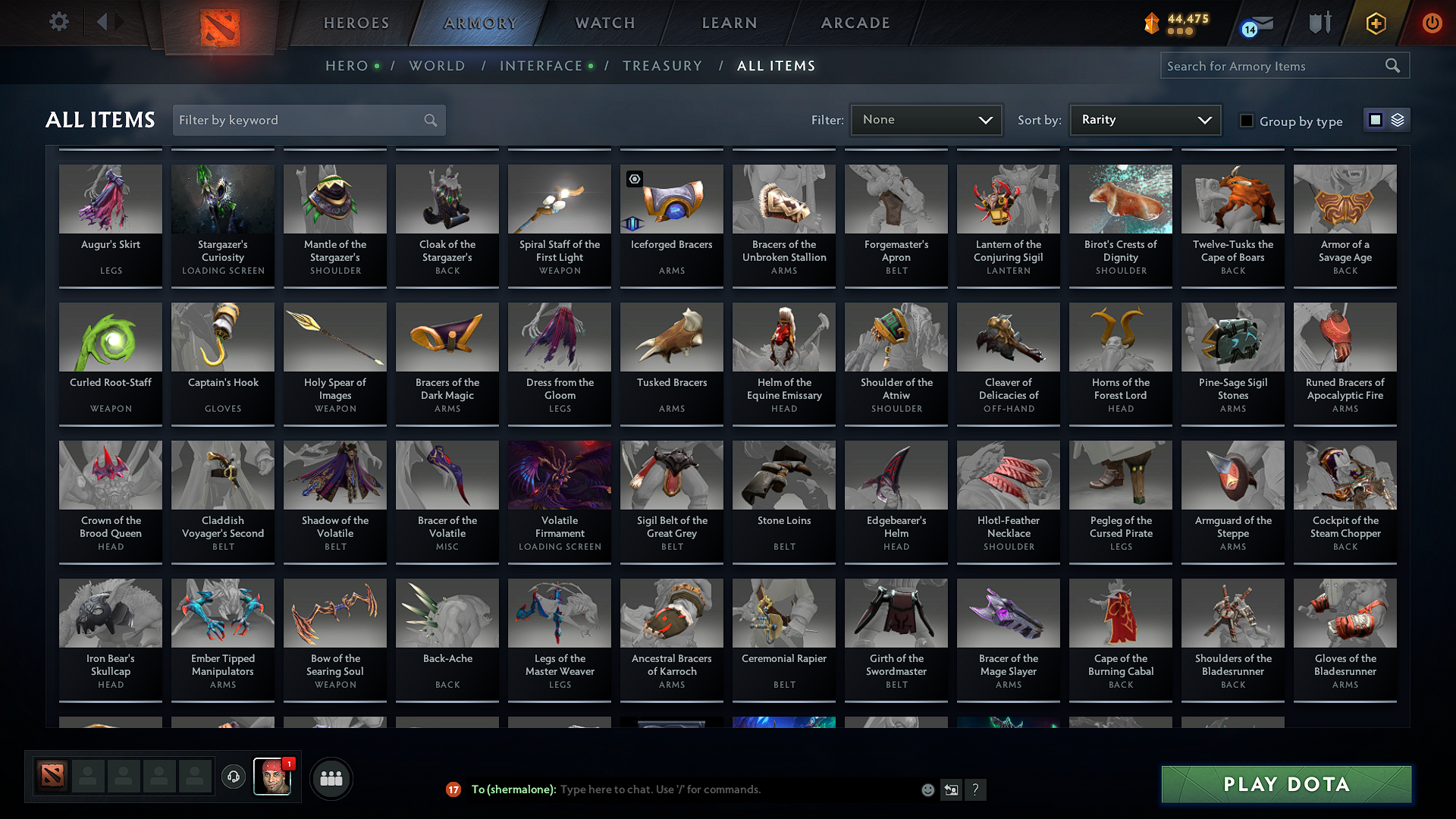The image size is (1456, 819).
Task: Open the settings gear icon
Action: point(58,22)
